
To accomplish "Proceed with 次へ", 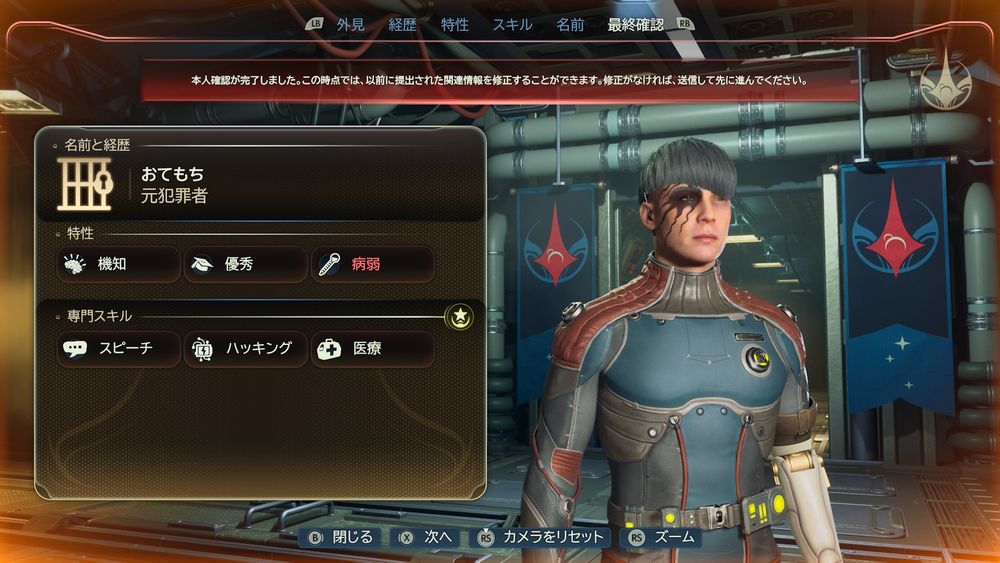I will (428, 537).
